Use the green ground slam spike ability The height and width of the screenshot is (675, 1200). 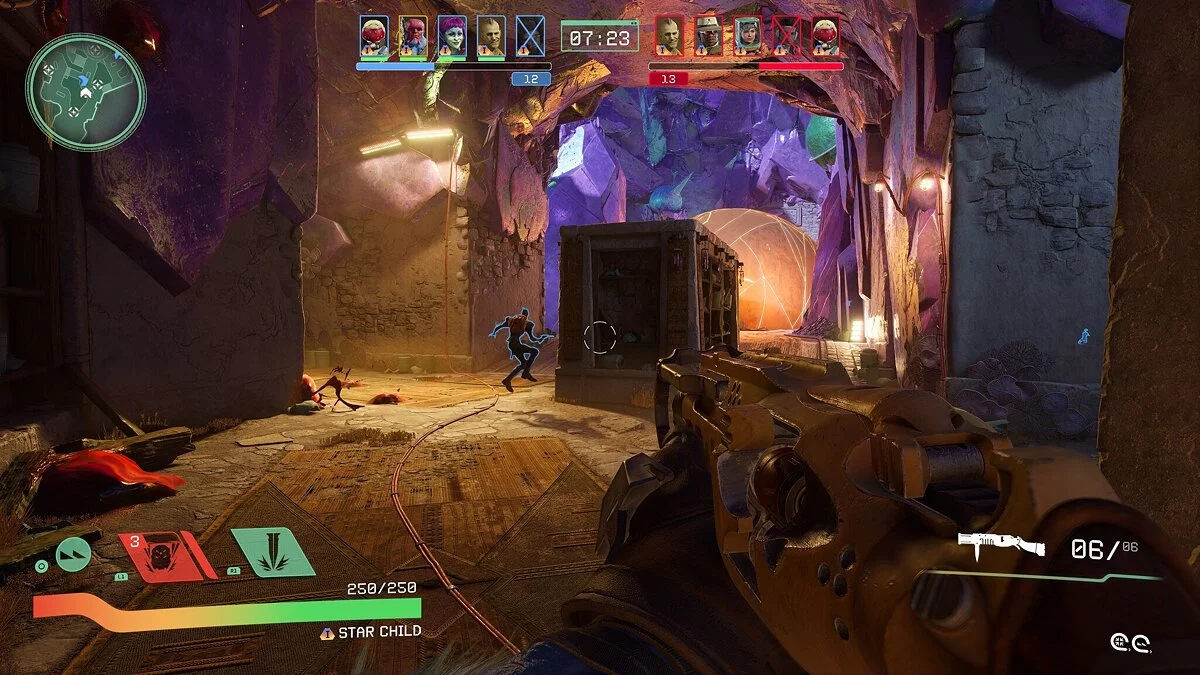(273, 553)
